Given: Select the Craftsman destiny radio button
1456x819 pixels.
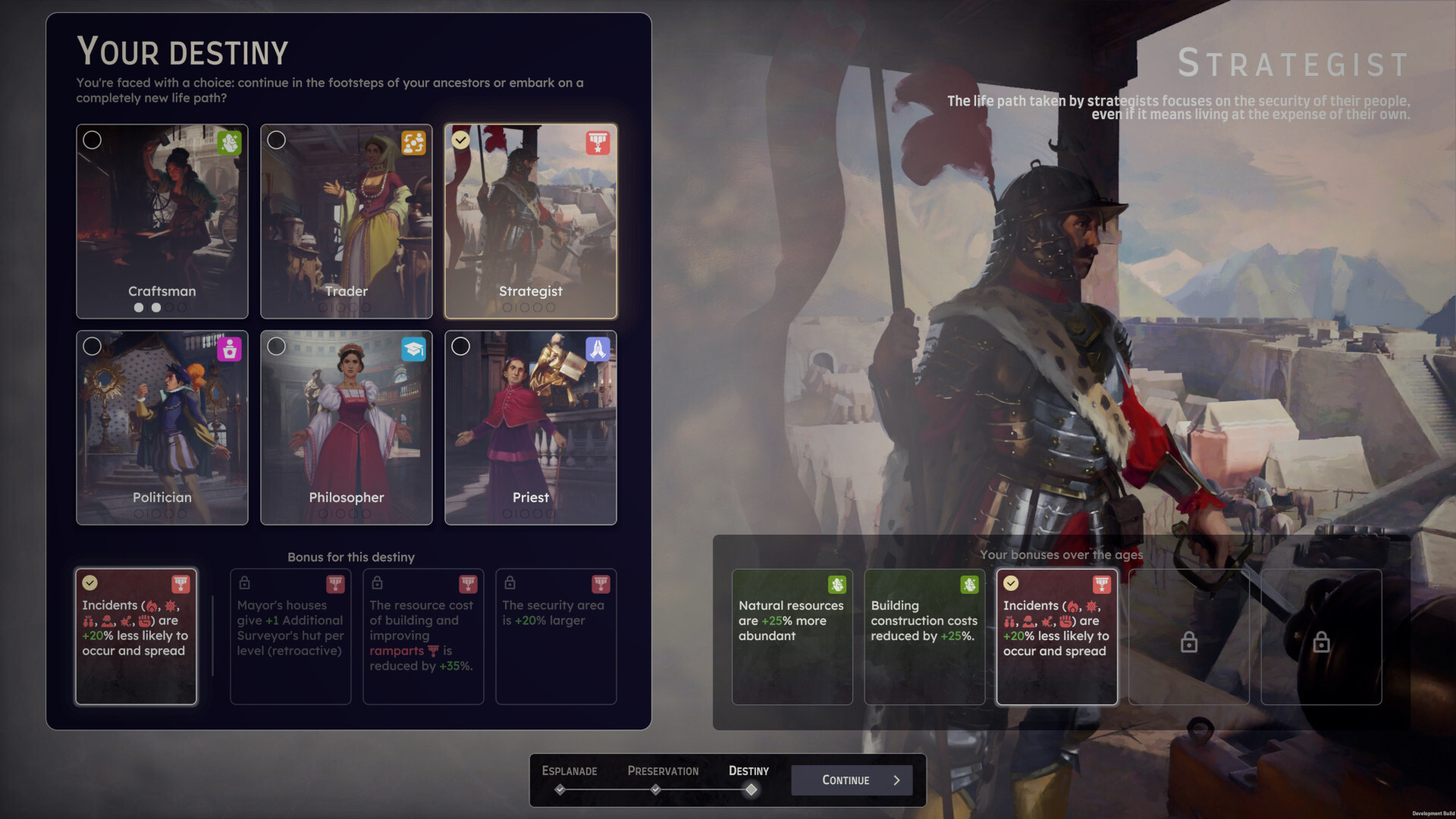Looking at the screenshot, I should [x=93, y=140].
